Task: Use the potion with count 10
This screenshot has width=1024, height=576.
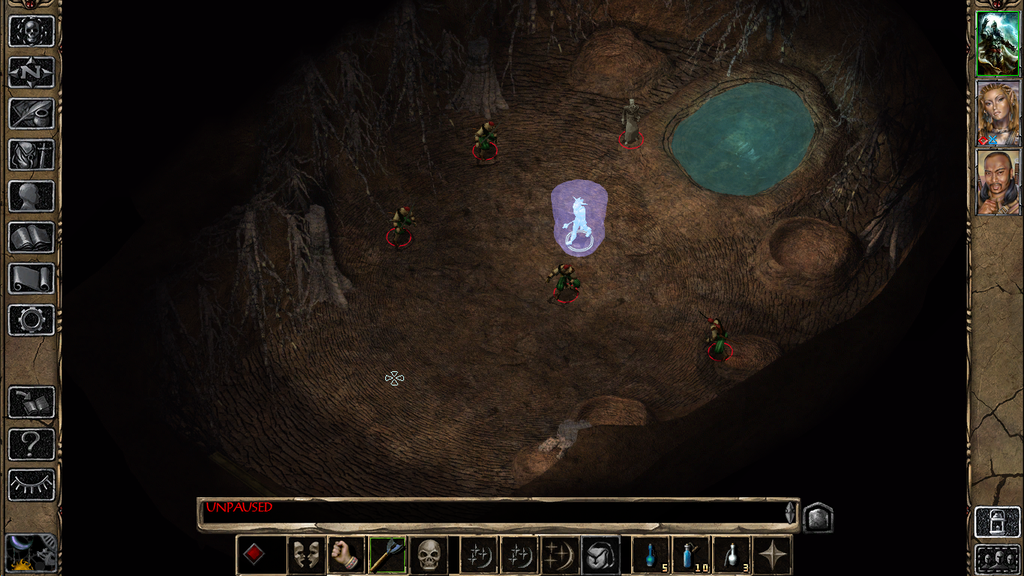Action: pyautogui.click(x=691, y=554)
